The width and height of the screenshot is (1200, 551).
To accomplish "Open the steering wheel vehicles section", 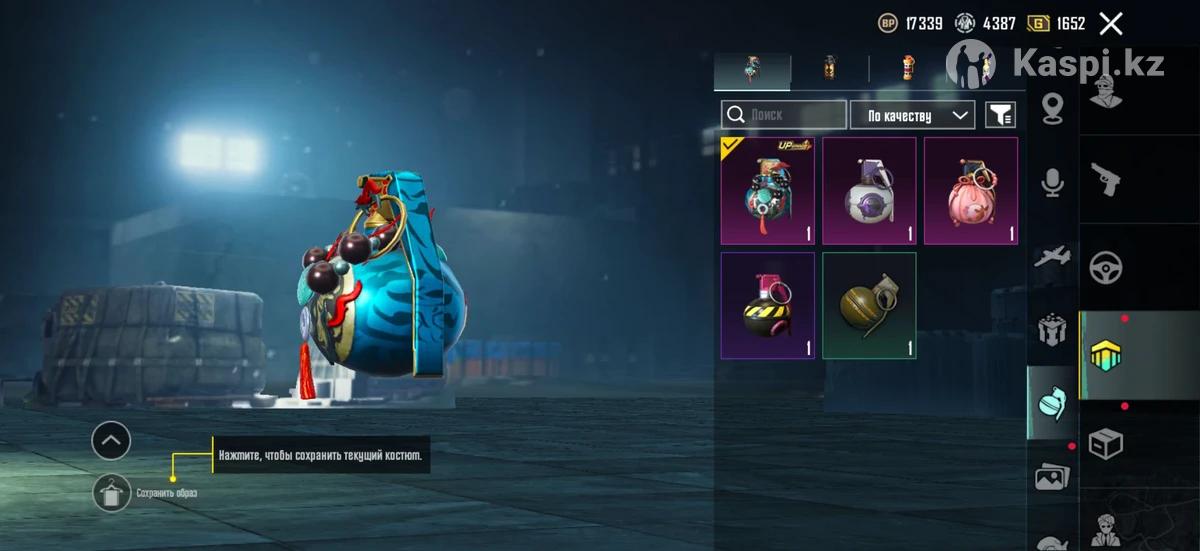I will [1105, 267].
